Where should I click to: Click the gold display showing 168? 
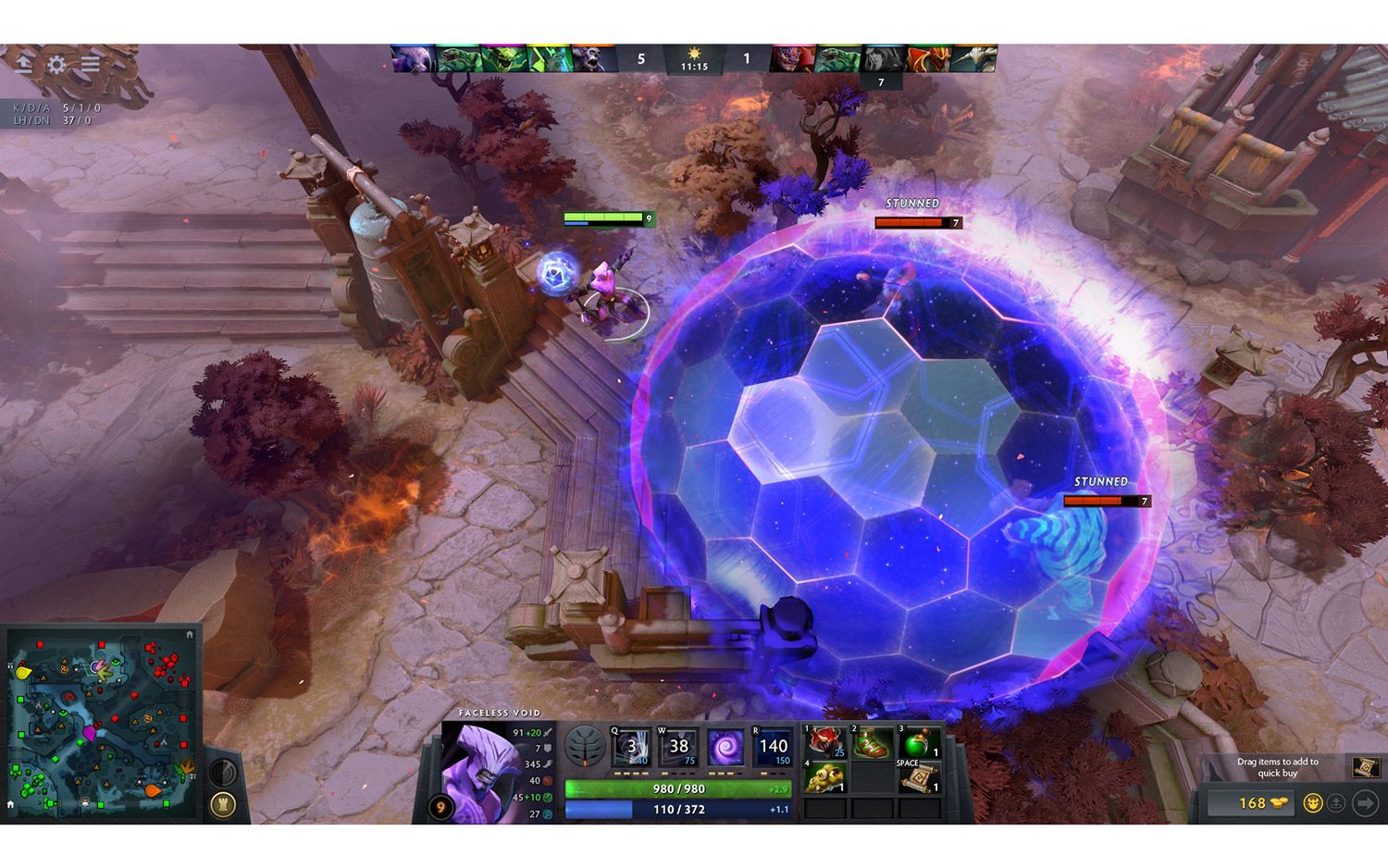pyautogui.click(x=1252, y=802)
